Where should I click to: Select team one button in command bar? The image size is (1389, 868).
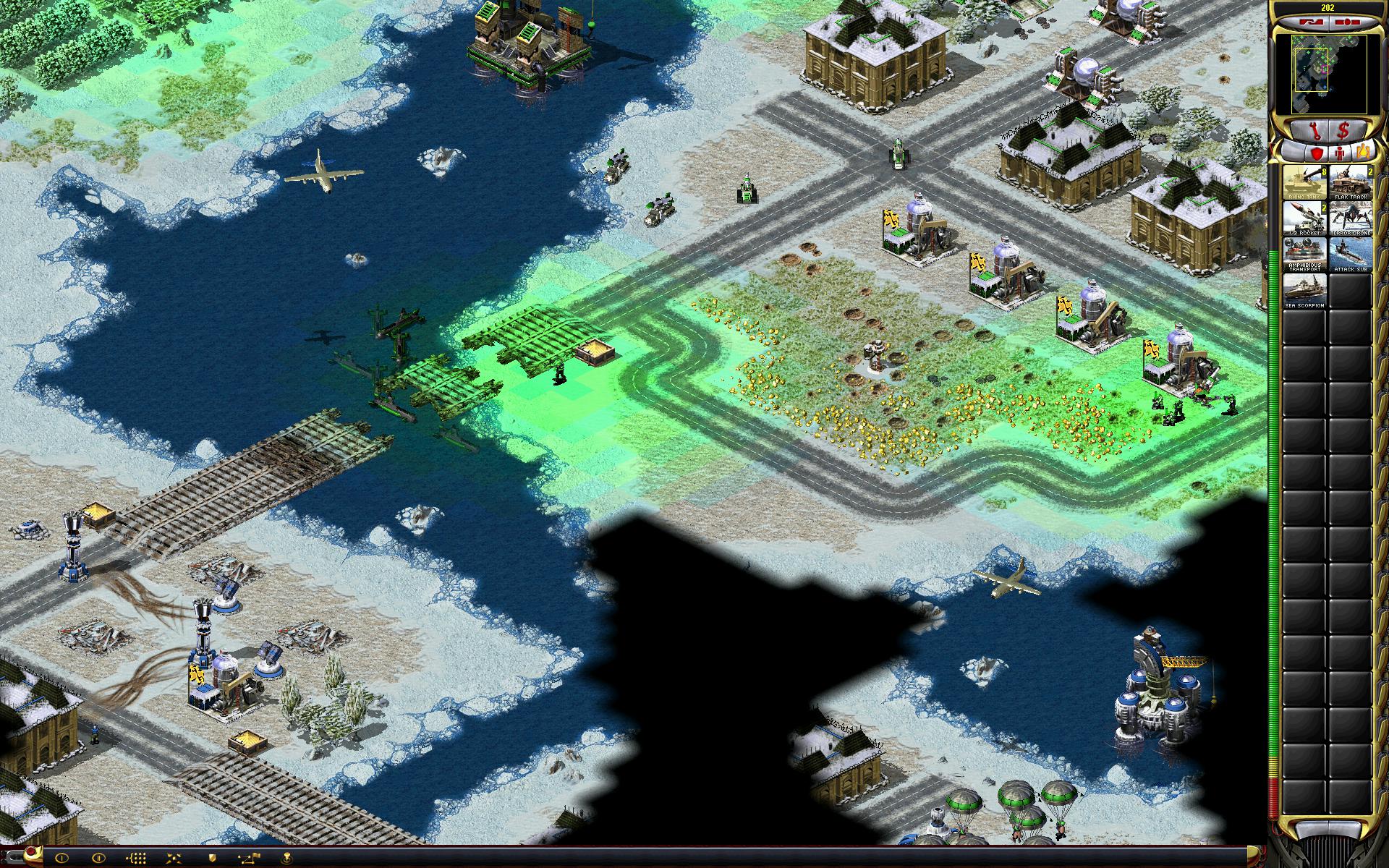tap(61, 859)
